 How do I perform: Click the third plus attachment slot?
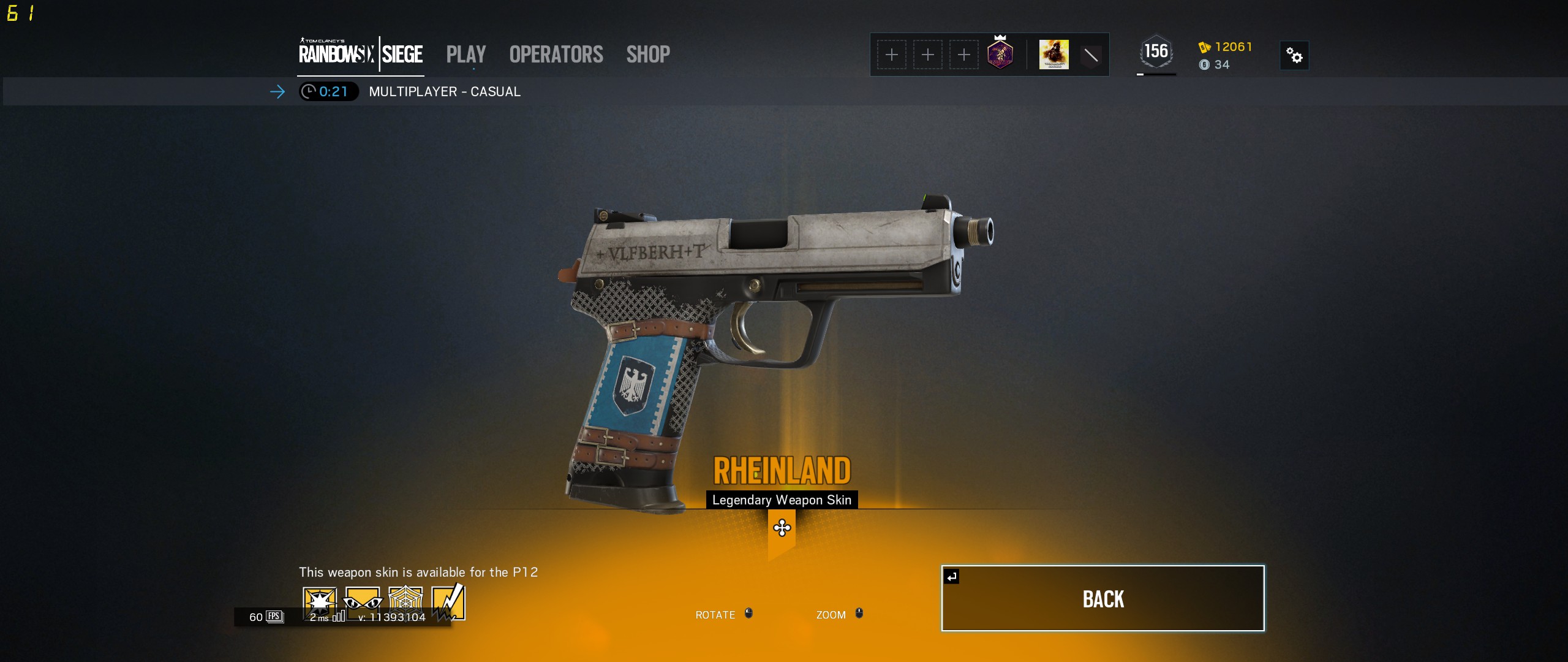pyautogui.click(x=963, y=55)
